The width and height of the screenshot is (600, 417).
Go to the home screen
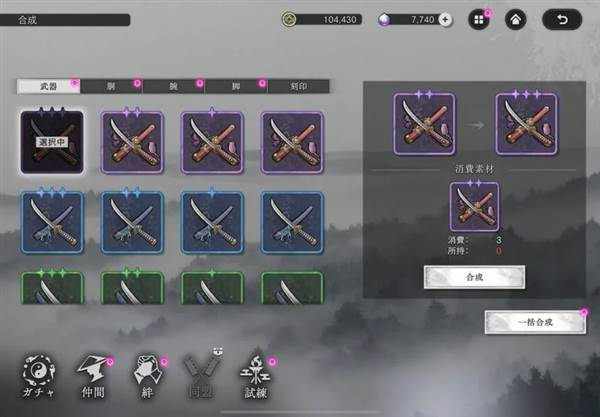[x=516, y=19]
